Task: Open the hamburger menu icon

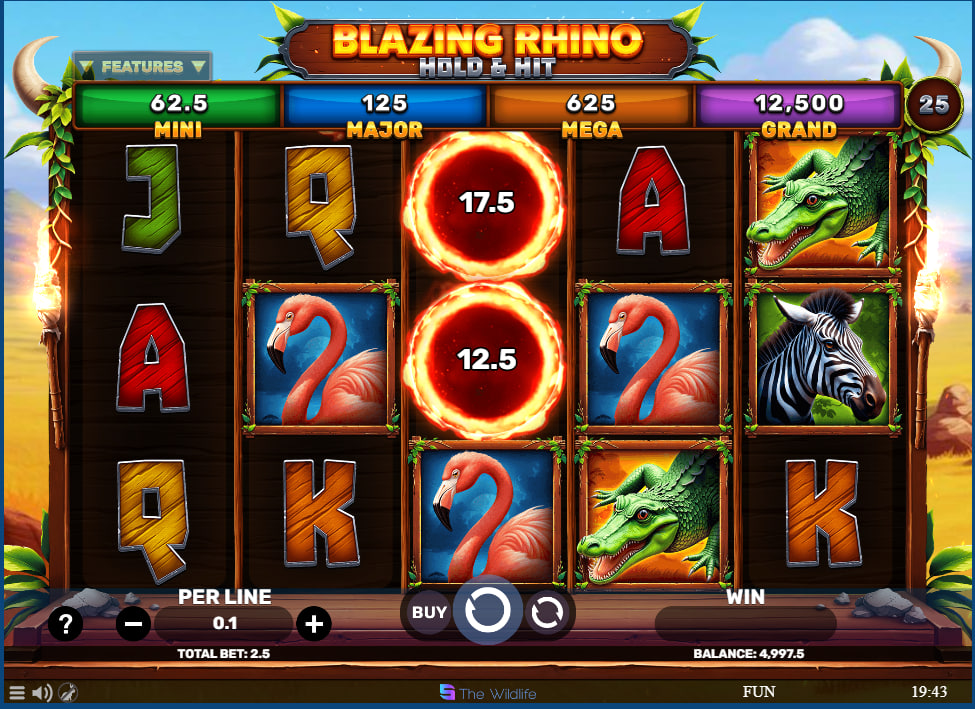Action: click(x=17, y=692)
